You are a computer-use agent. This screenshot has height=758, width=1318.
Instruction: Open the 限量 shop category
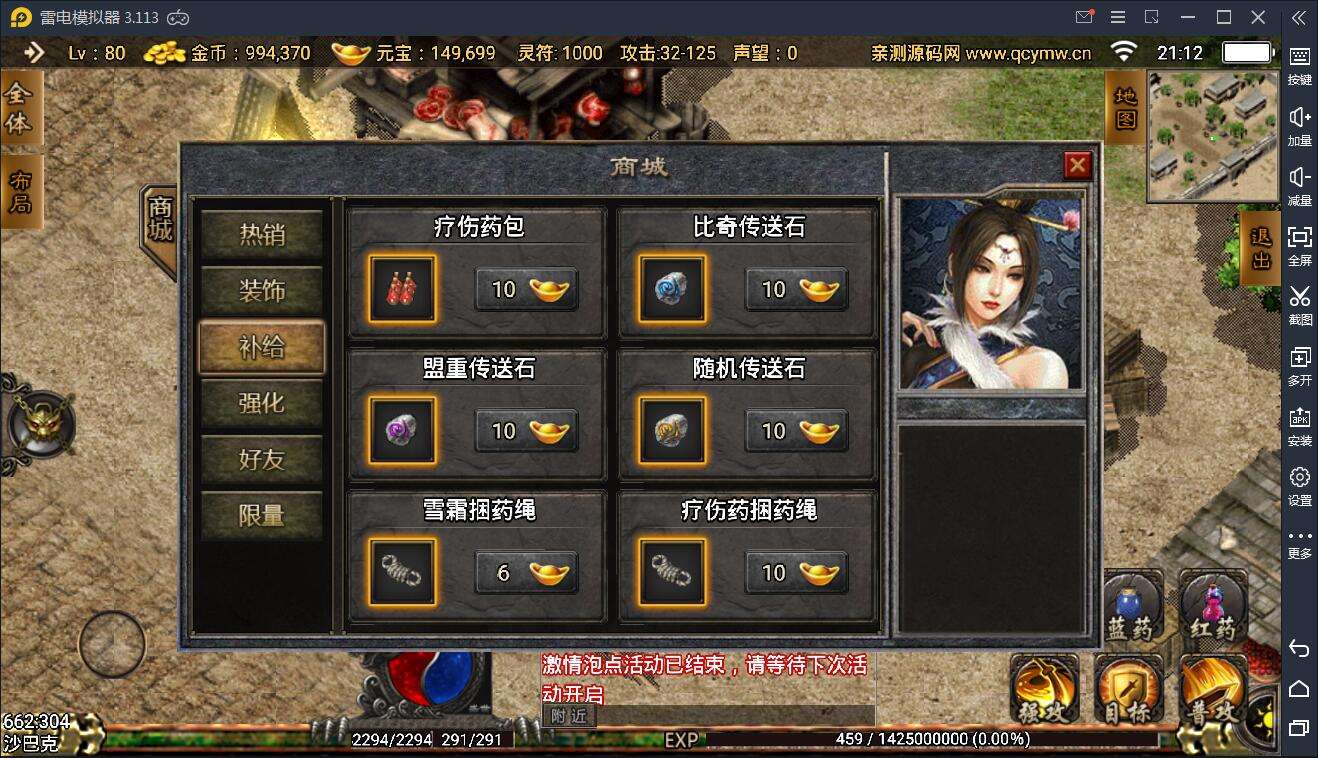[261, 515]
